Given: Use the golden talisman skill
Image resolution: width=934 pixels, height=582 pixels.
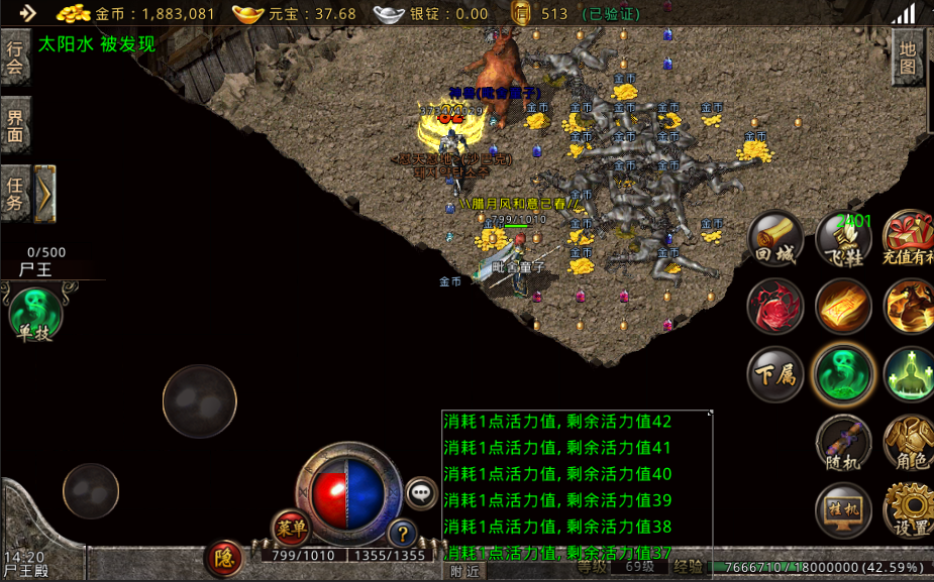Looking at the screenshot, I should [x=844, y=306].
